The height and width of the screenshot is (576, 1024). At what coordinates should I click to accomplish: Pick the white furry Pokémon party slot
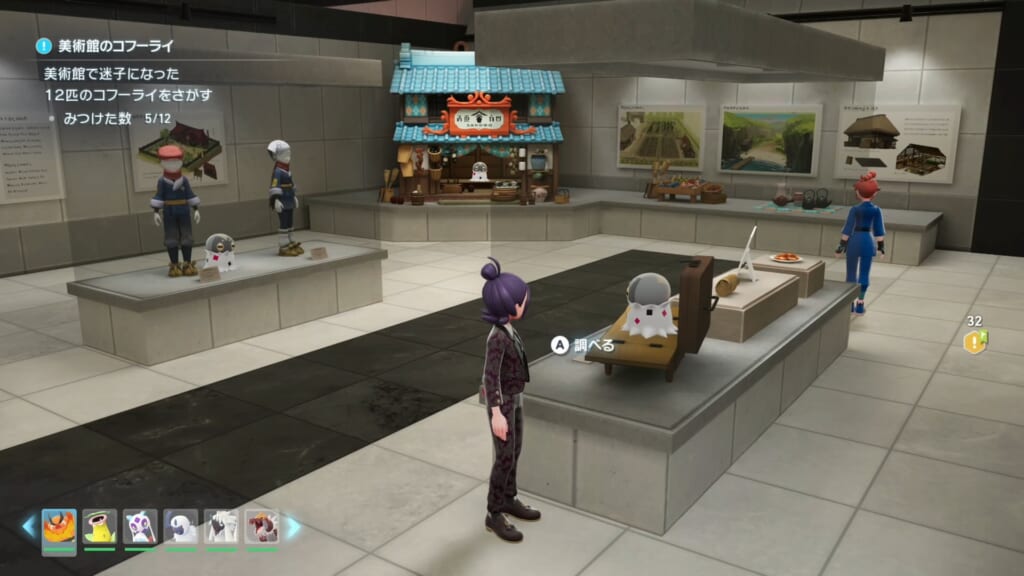(222, 525)
